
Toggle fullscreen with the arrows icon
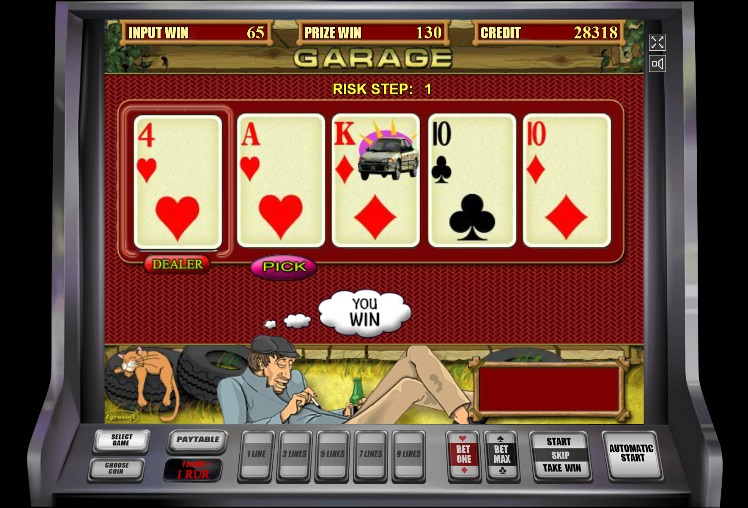coord(657,42)
